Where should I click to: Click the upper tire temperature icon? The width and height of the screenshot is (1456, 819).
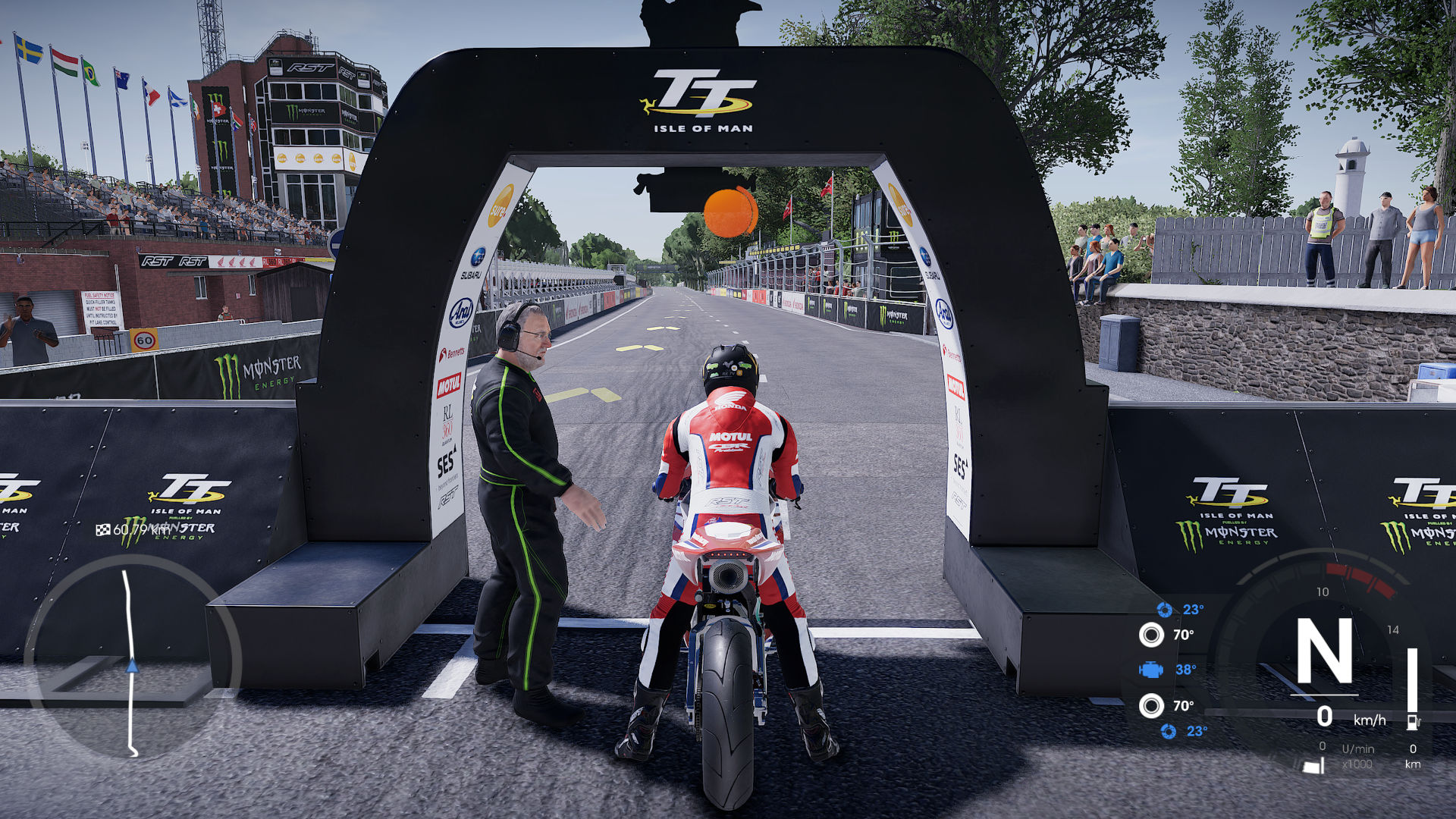coord(1150,635)
